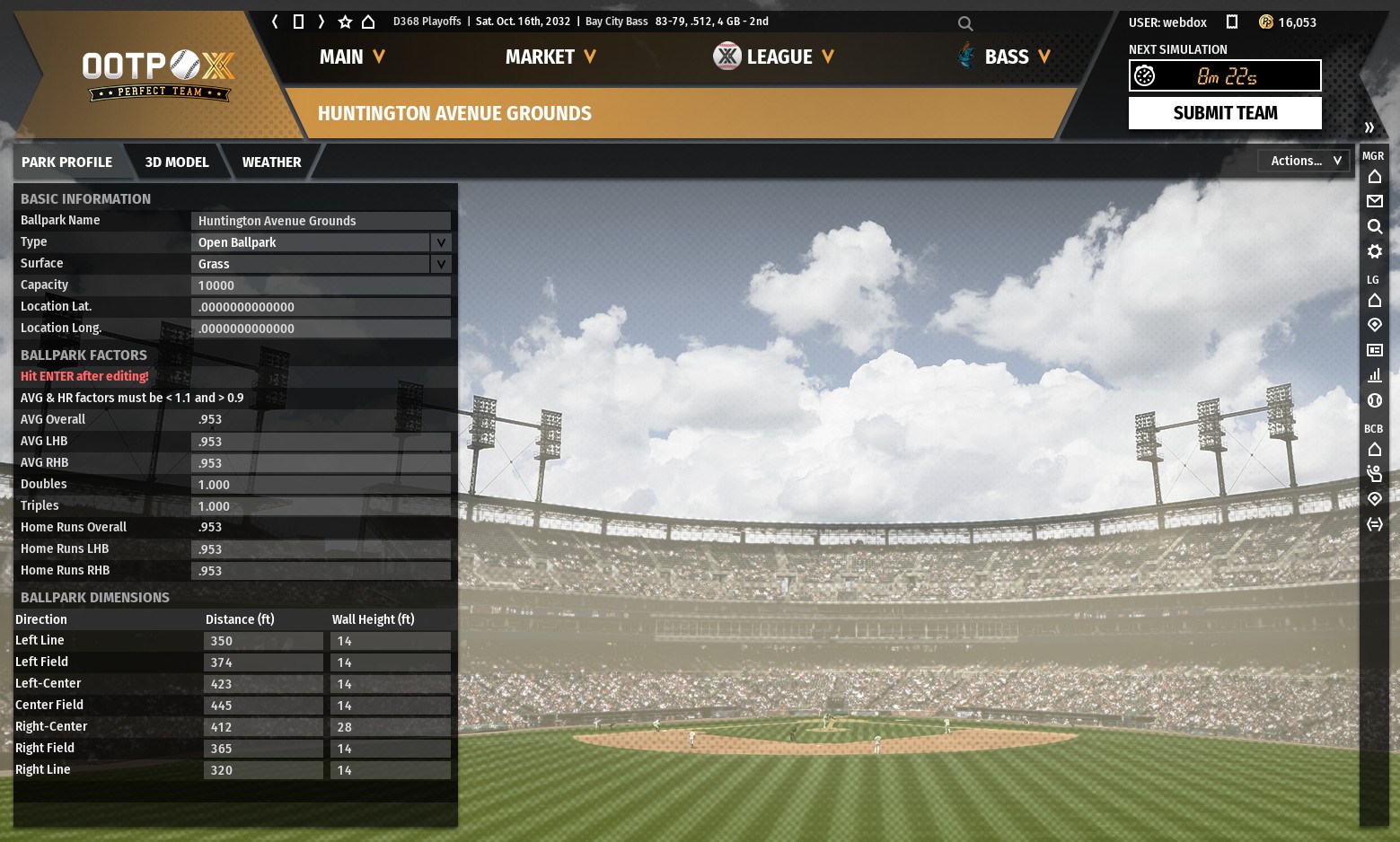Image resolution: width=1400 pixels, height=842 pixels.
Task: Go back with the left arrow
Action: pos(275,22)
